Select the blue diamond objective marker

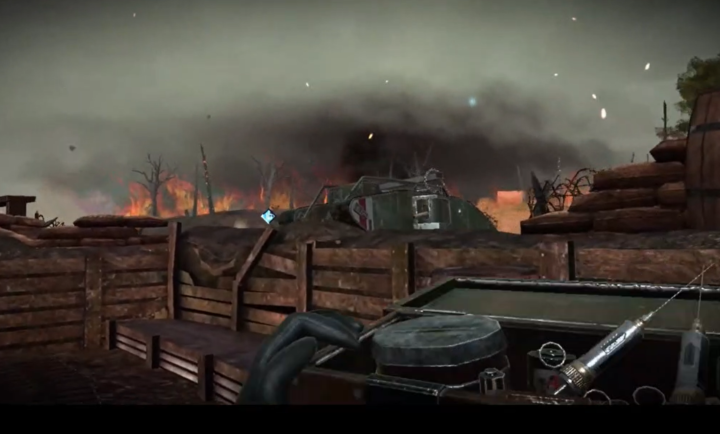(x=268, y=216)
